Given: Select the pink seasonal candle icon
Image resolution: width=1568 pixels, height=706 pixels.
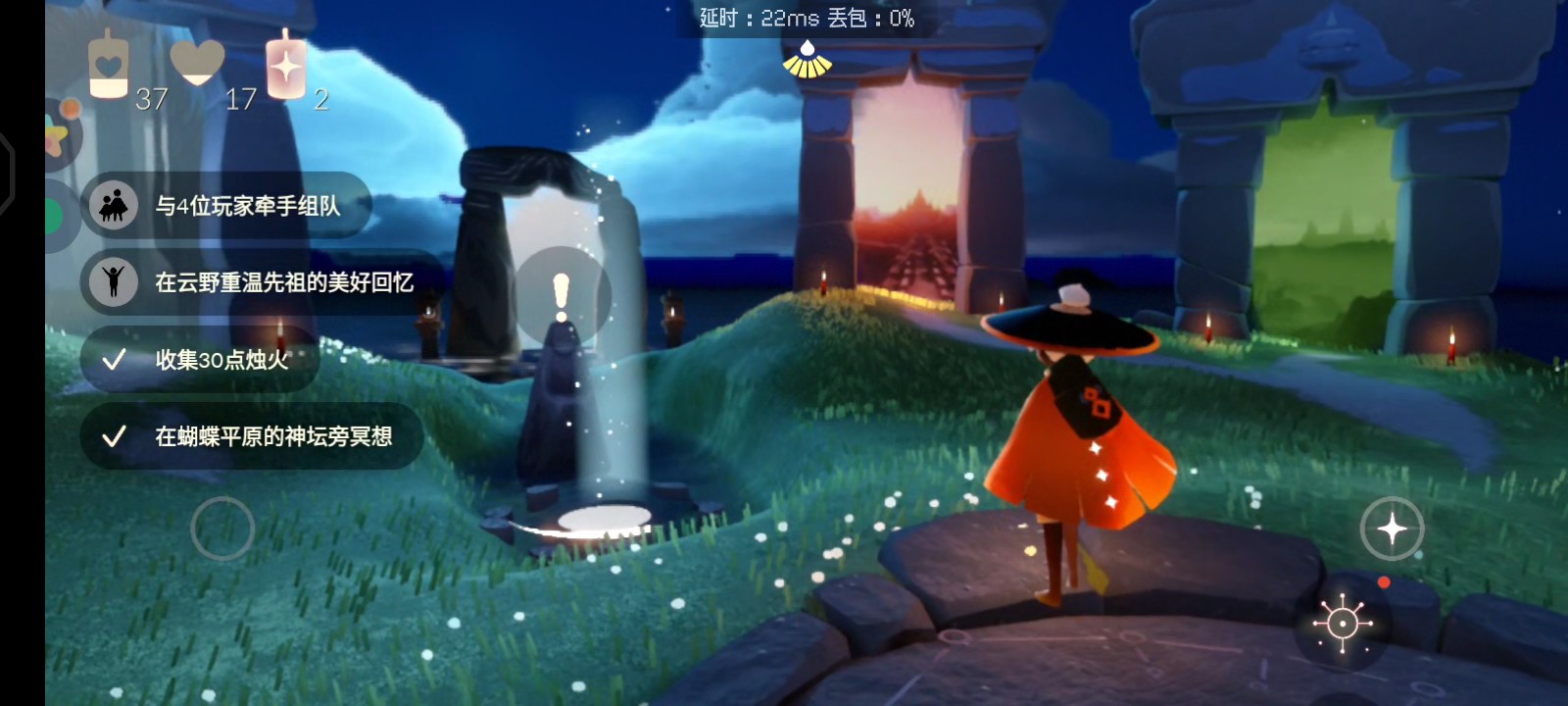Looking at the screenshot, I should (286, 66).
